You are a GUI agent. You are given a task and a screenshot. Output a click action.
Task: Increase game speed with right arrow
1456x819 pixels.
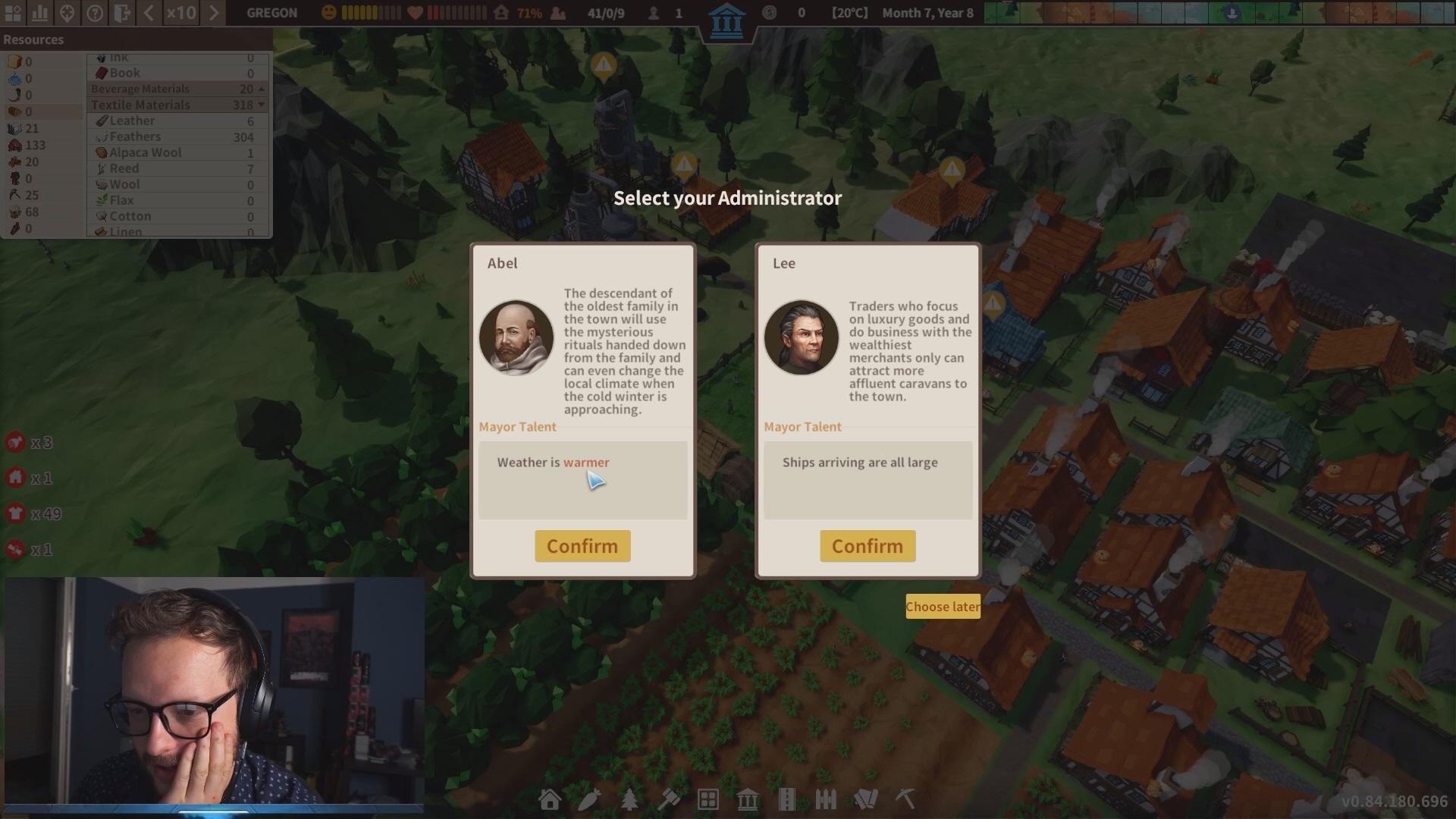214,13
